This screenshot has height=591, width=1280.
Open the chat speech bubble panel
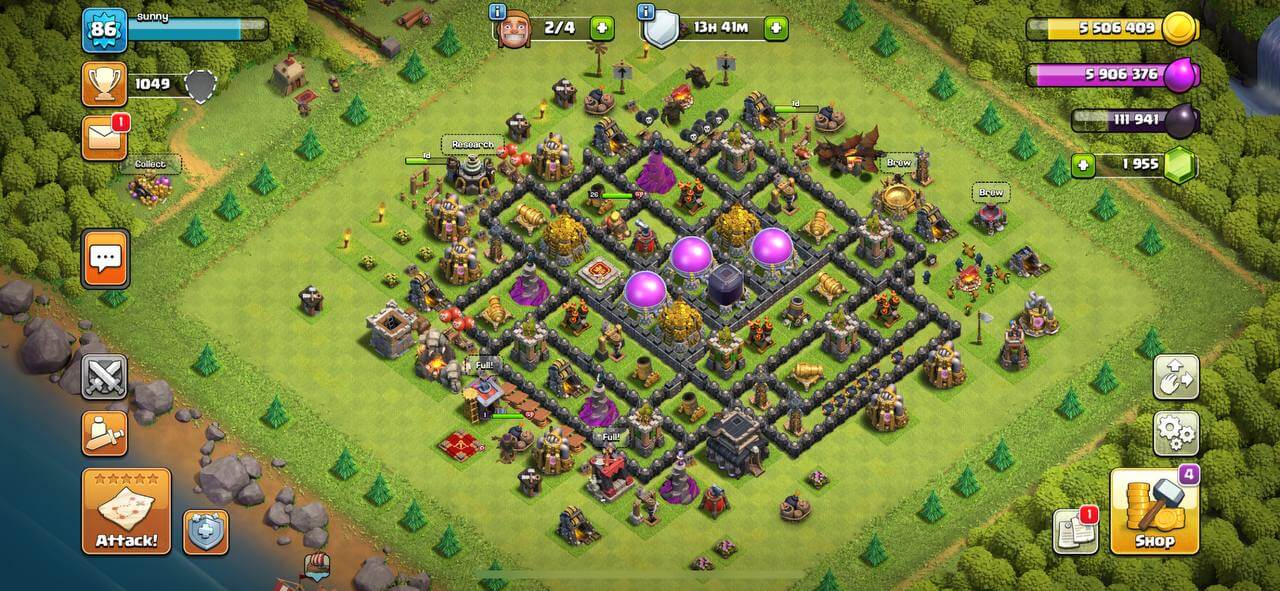105,258
